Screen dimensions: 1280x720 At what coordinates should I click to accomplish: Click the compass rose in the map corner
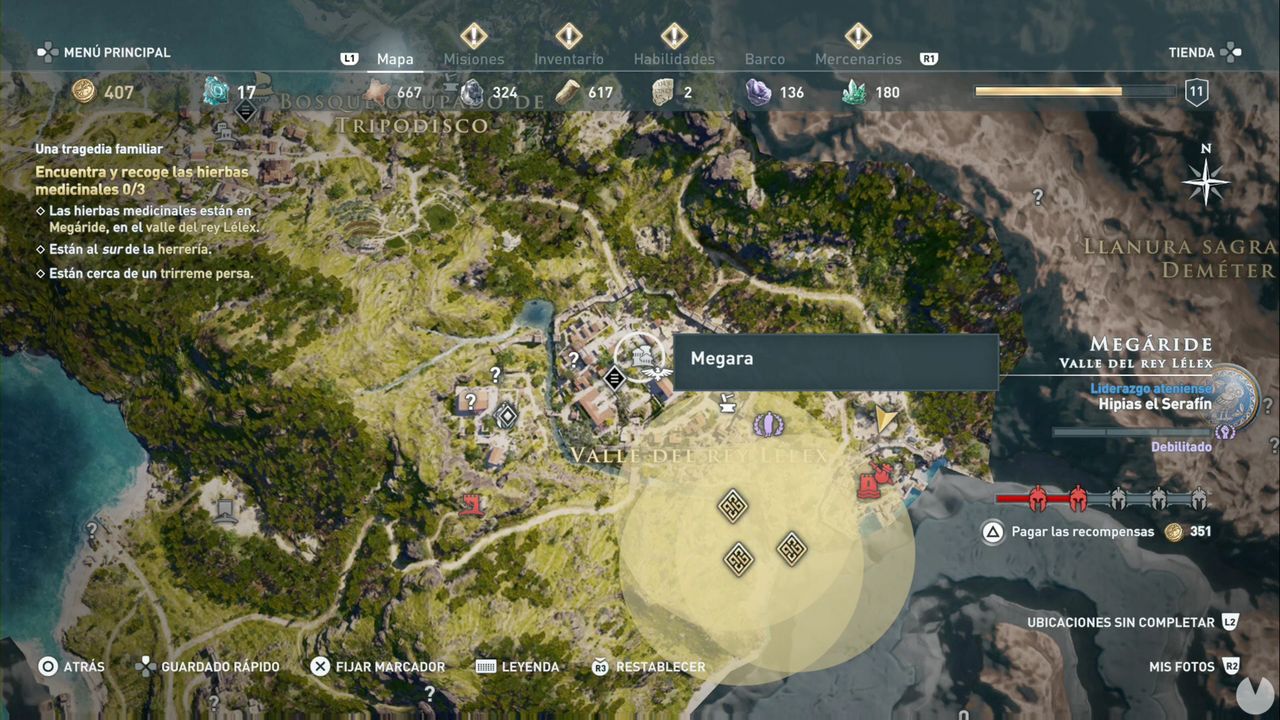click(1206, 182)
